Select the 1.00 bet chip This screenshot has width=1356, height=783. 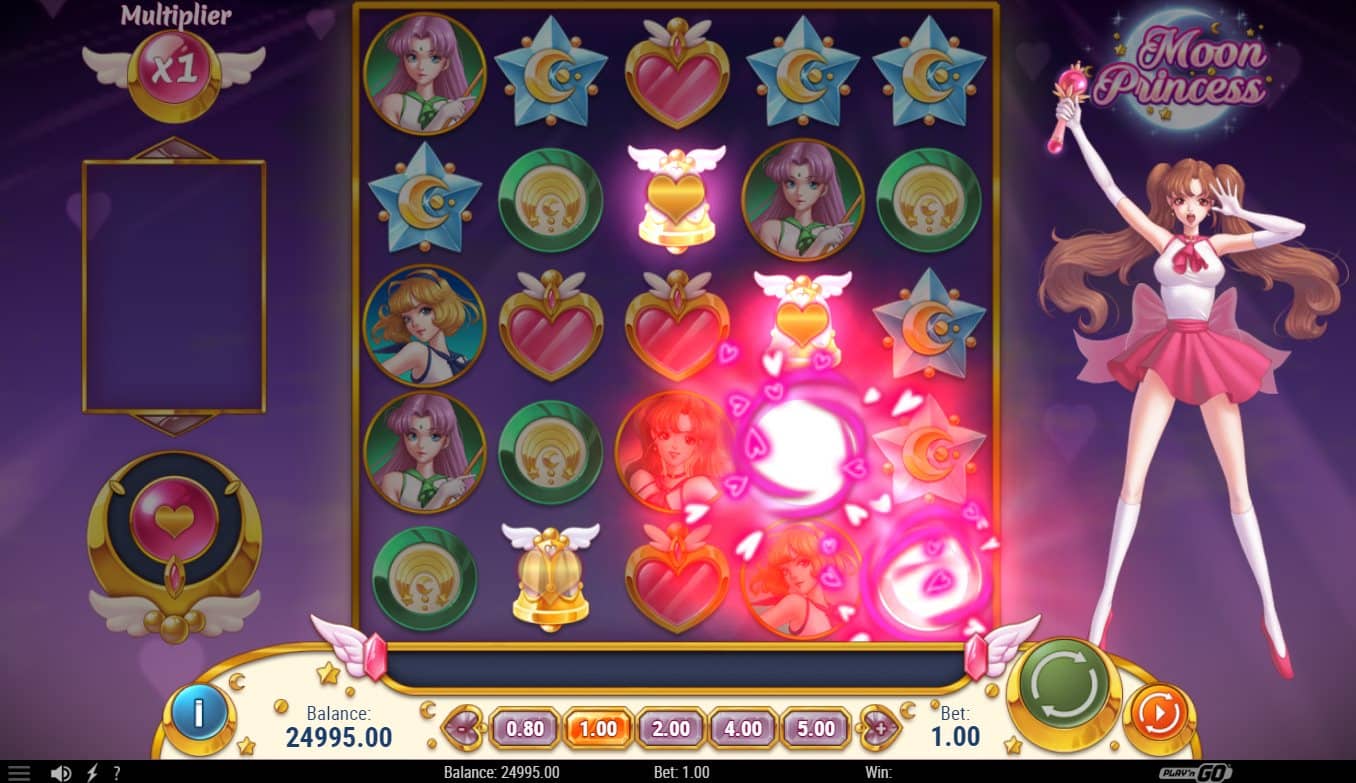(x=597, y=729)
